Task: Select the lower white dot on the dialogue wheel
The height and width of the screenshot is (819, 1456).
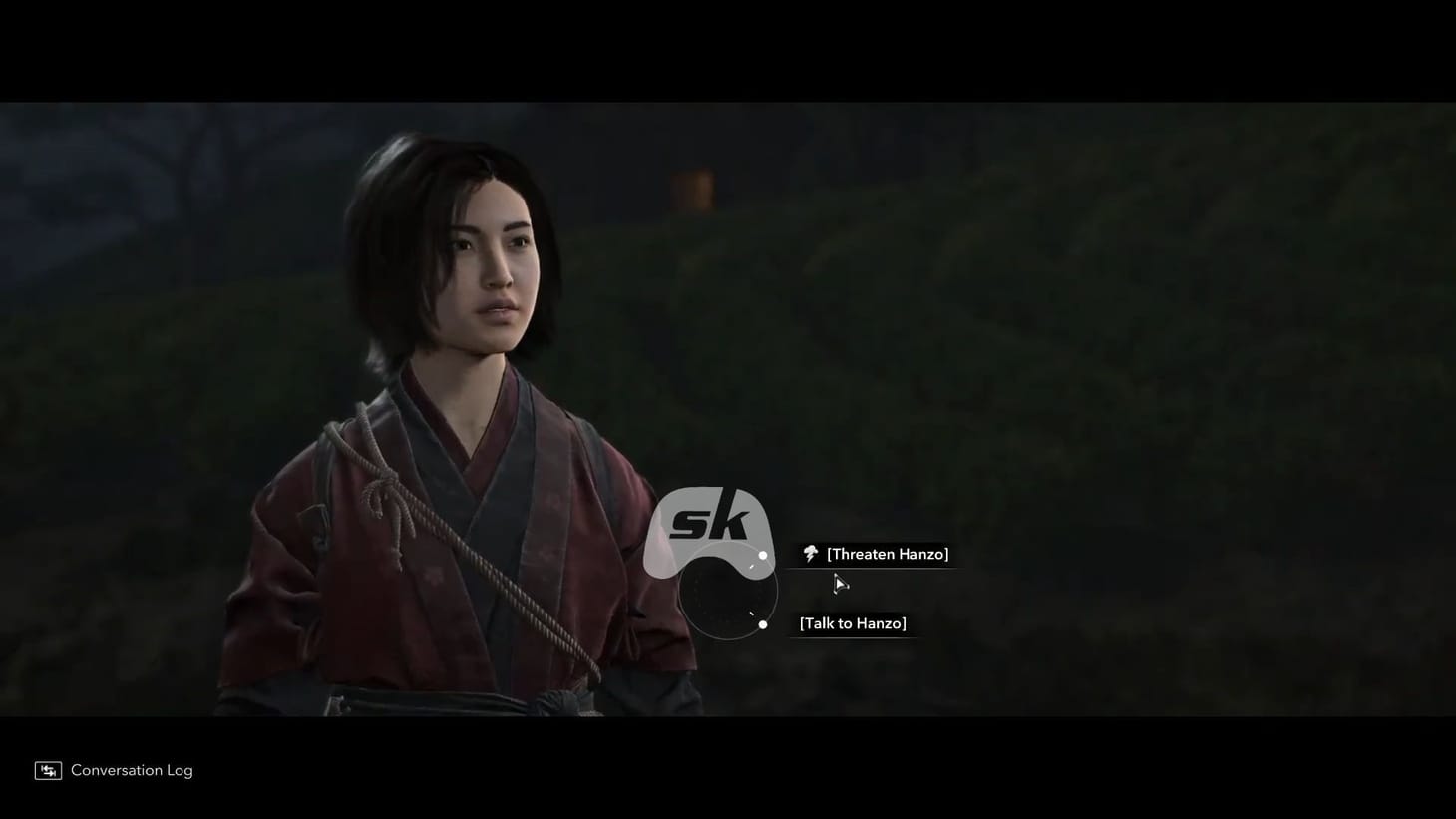Action: (763, 624)
